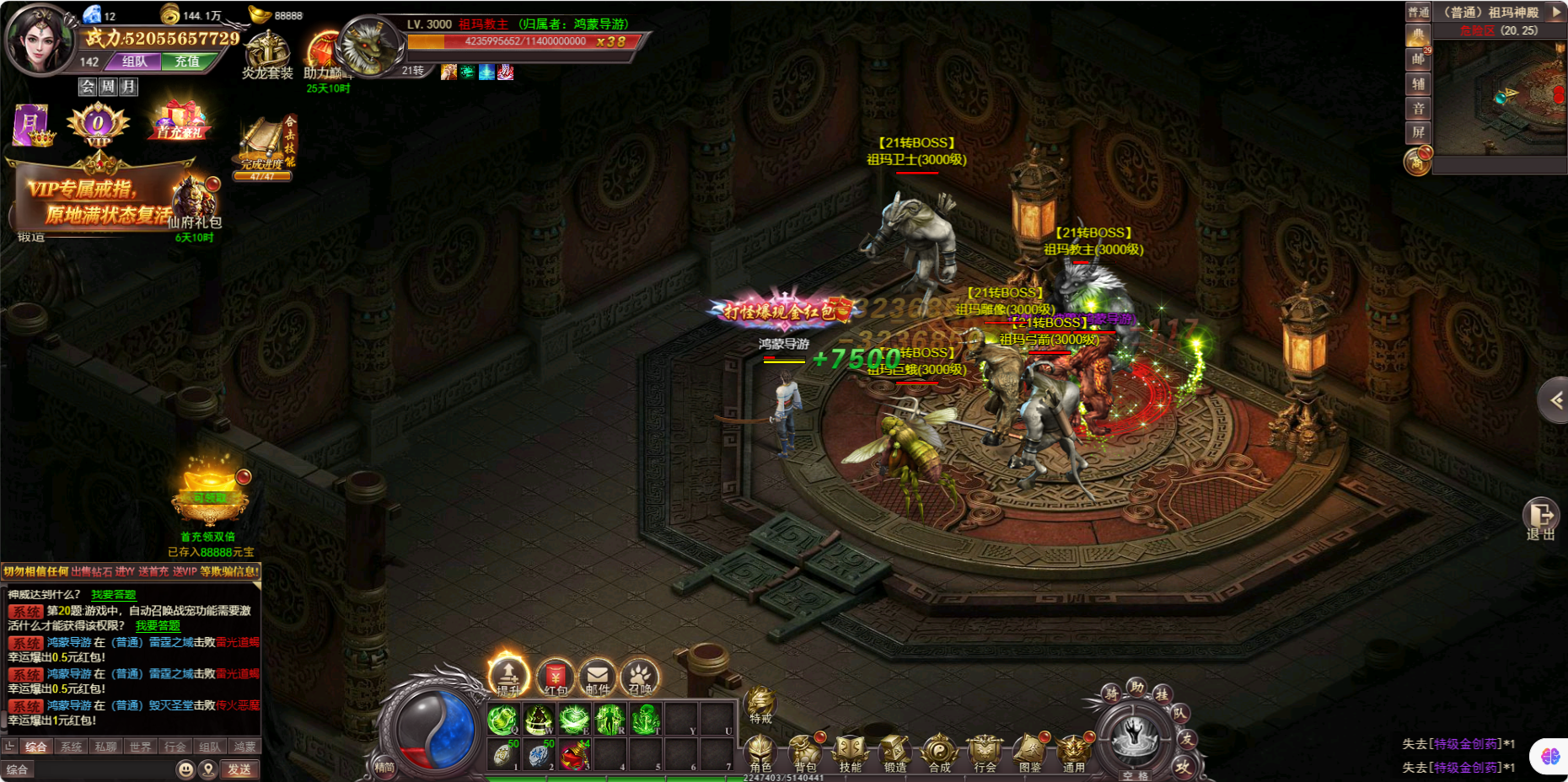The height and width of the screenshot is (782, 1568).
Task: Open the 图鉴 codex
Action: point(1029,752)
